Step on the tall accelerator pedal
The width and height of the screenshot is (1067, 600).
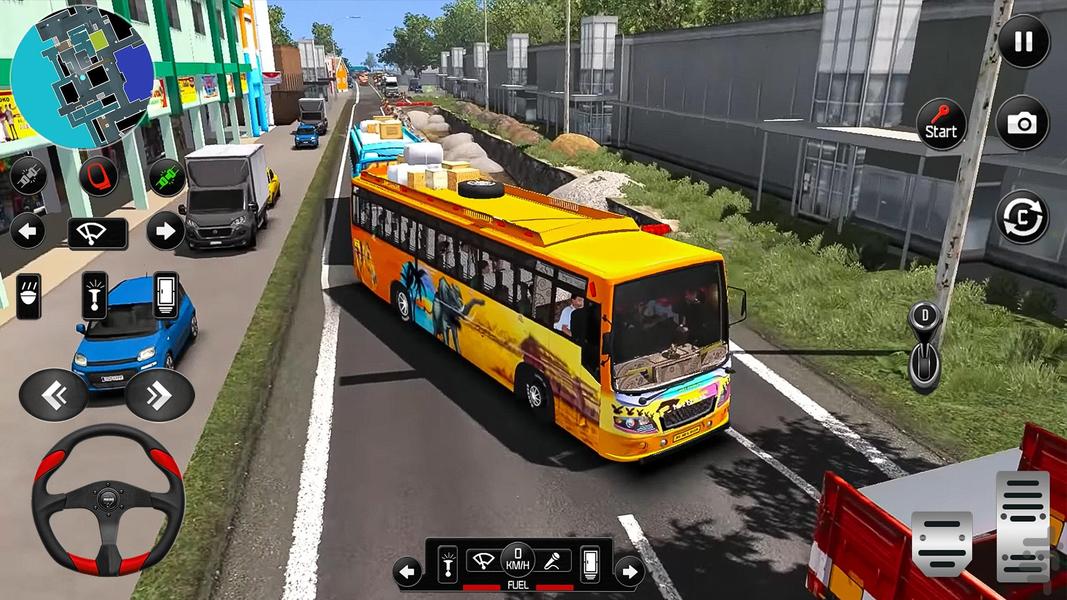pos(1022,526)
